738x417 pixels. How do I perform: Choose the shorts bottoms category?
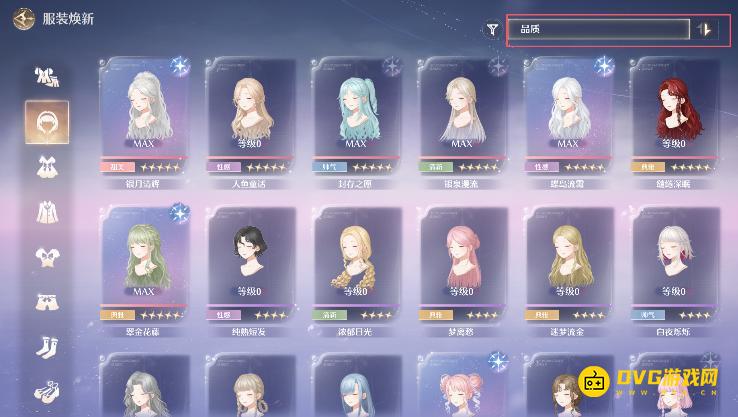[x=47, y=302]
